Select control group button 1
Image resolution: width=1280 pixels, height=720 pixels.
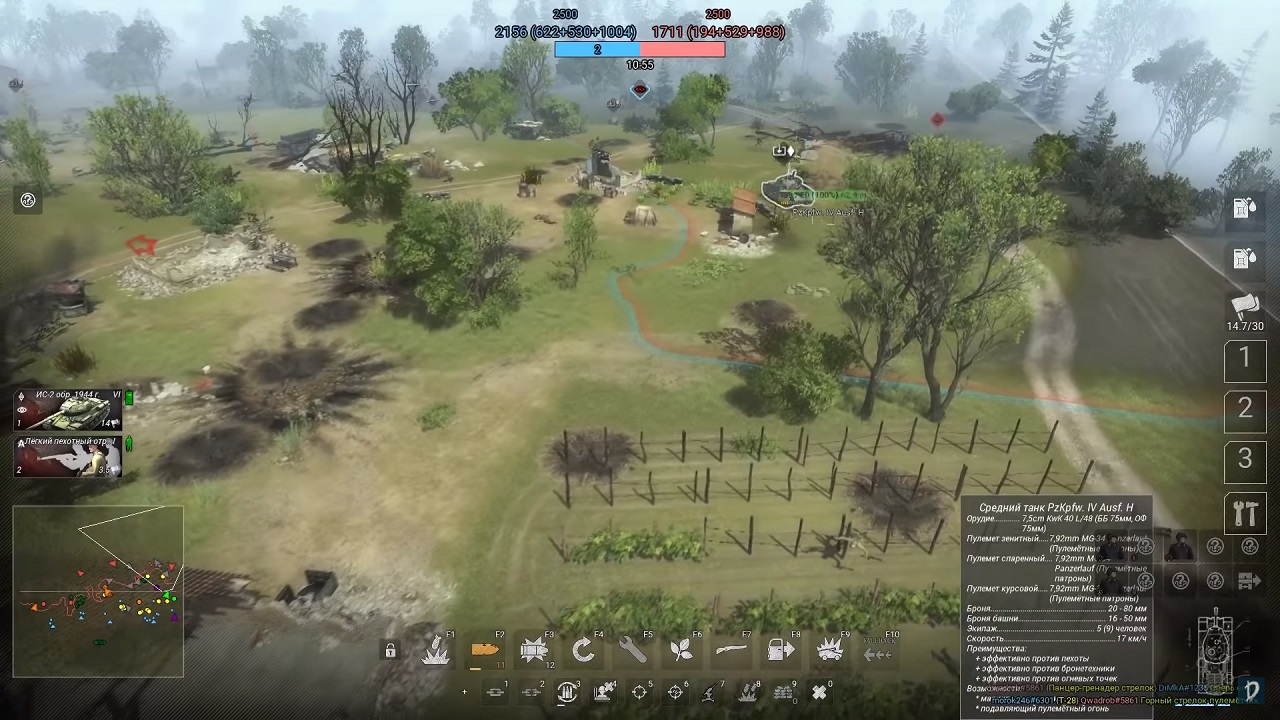coord(1244,360)
